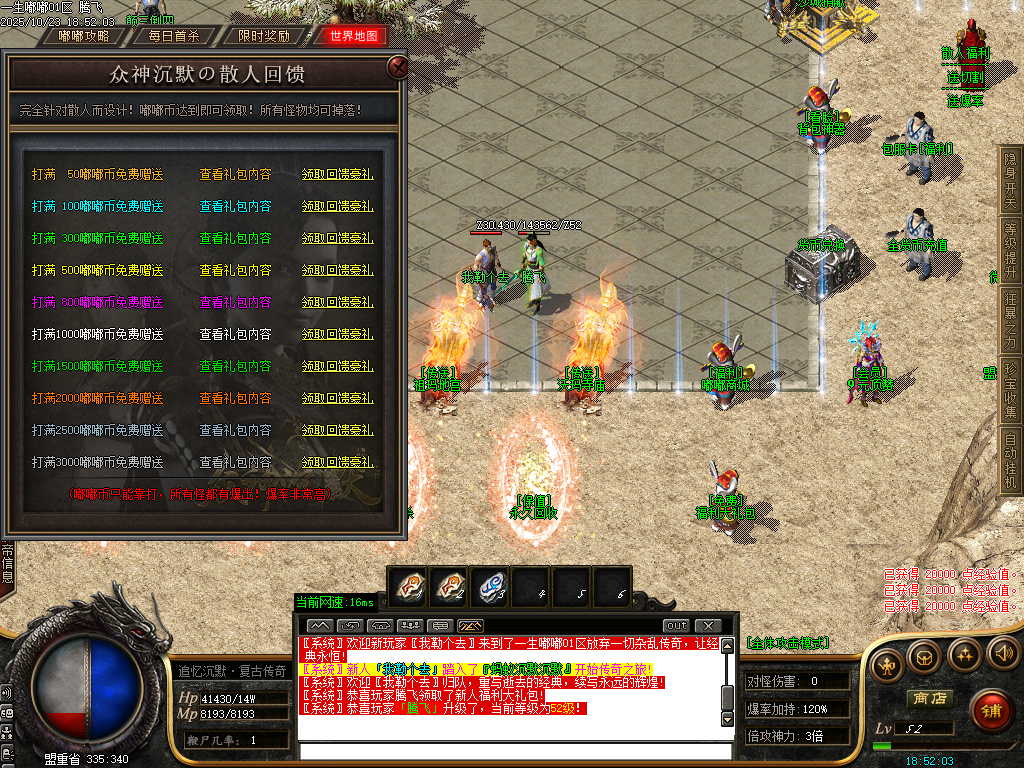
Task: Close the 散人回馈 reward panel
Action: coord(398,68)
